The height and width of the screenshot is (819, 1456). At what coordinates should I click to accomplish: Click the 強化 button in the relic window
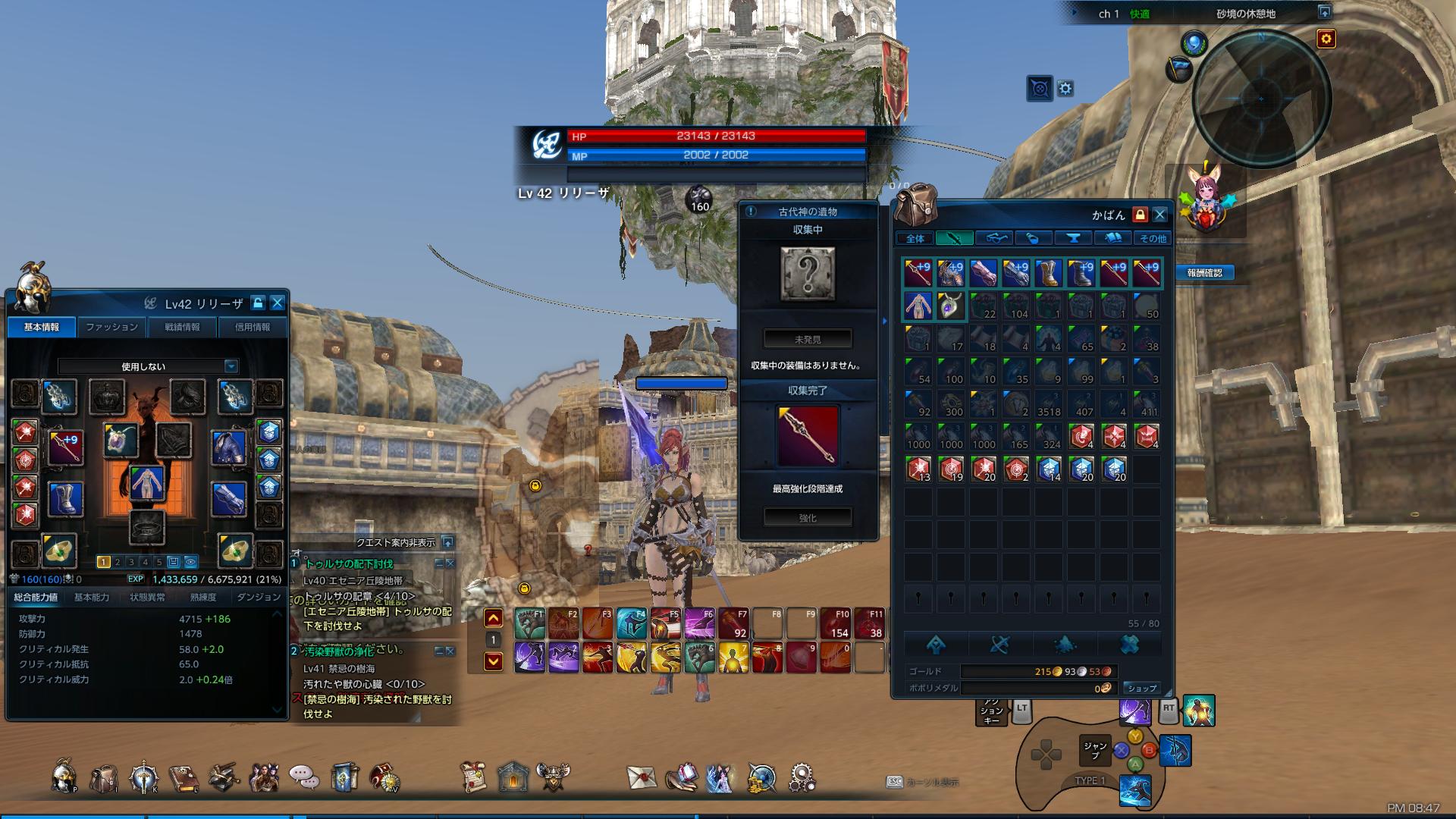click(808, 517)
